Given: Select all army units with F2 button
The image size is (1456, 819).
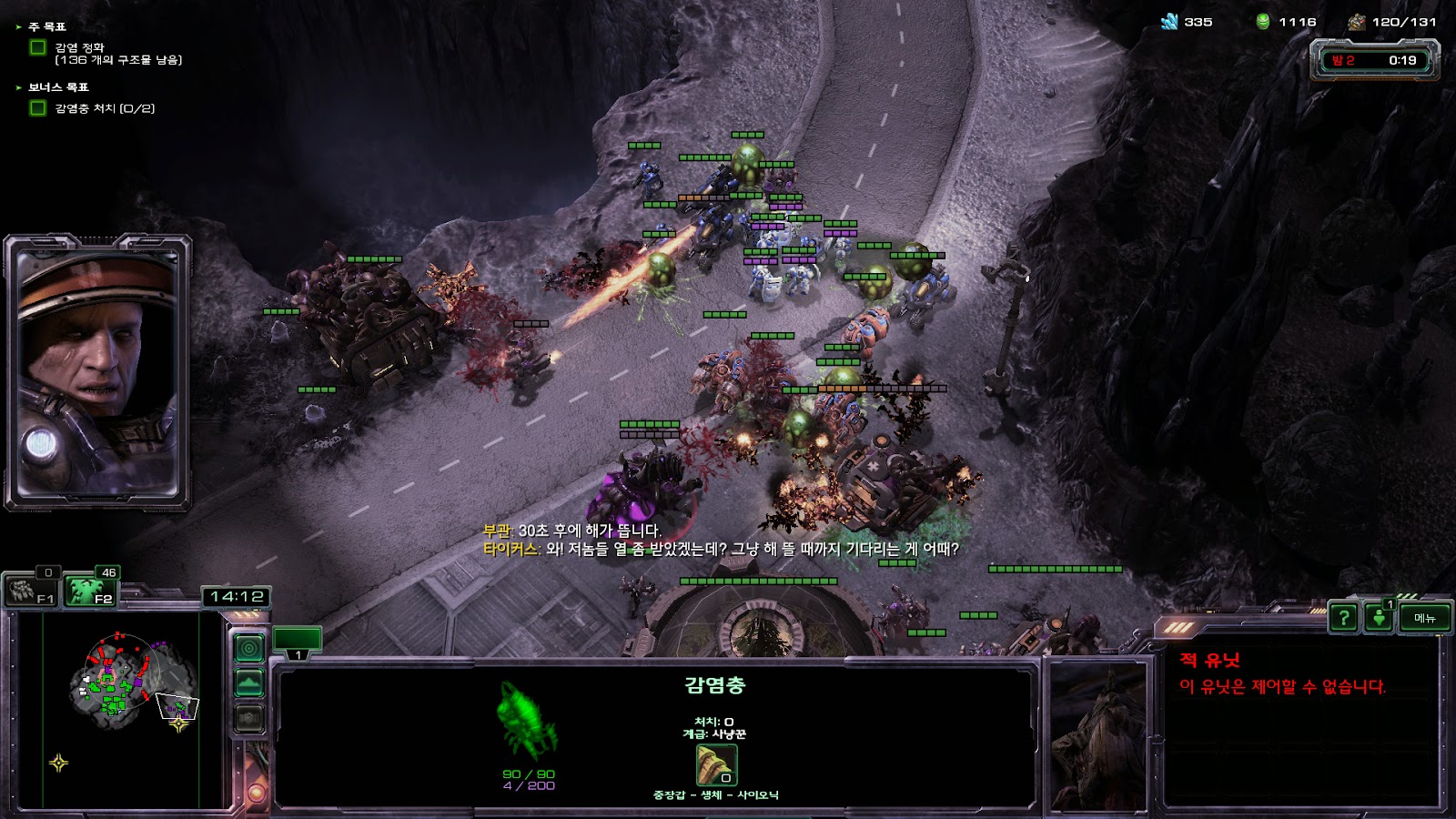Looking at the screenshot, I should coord(91,591).
